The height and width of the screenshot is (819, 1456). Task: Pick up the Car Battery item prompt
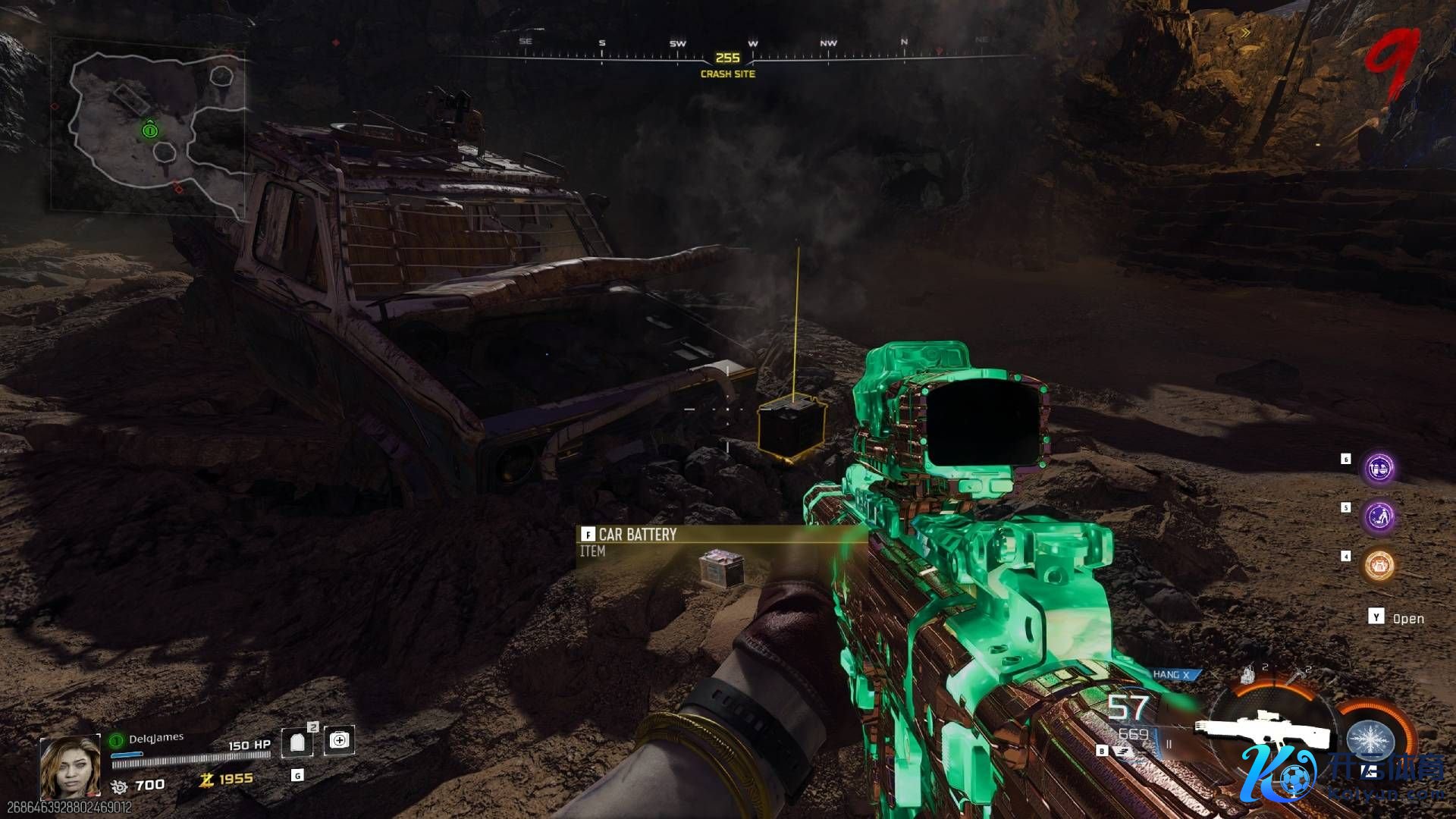(637, 535)
